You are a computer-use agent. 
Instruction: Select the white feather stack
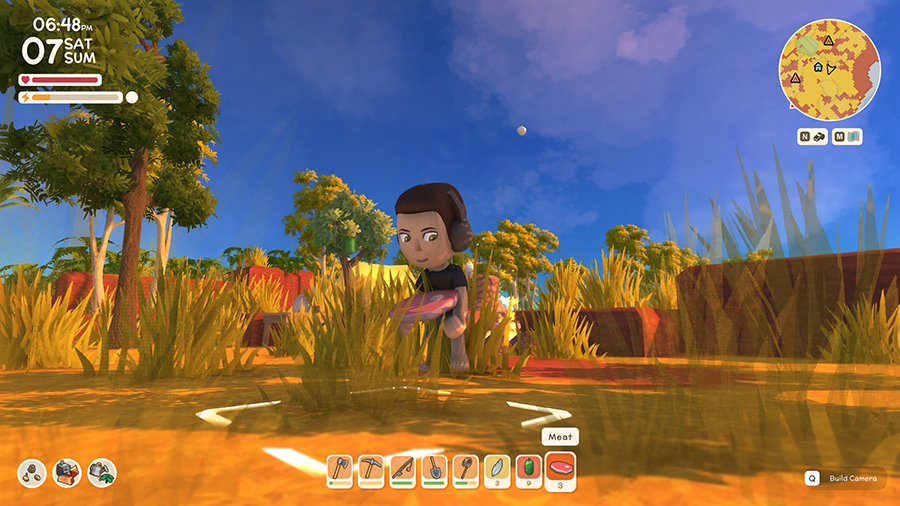click(495, 469)
